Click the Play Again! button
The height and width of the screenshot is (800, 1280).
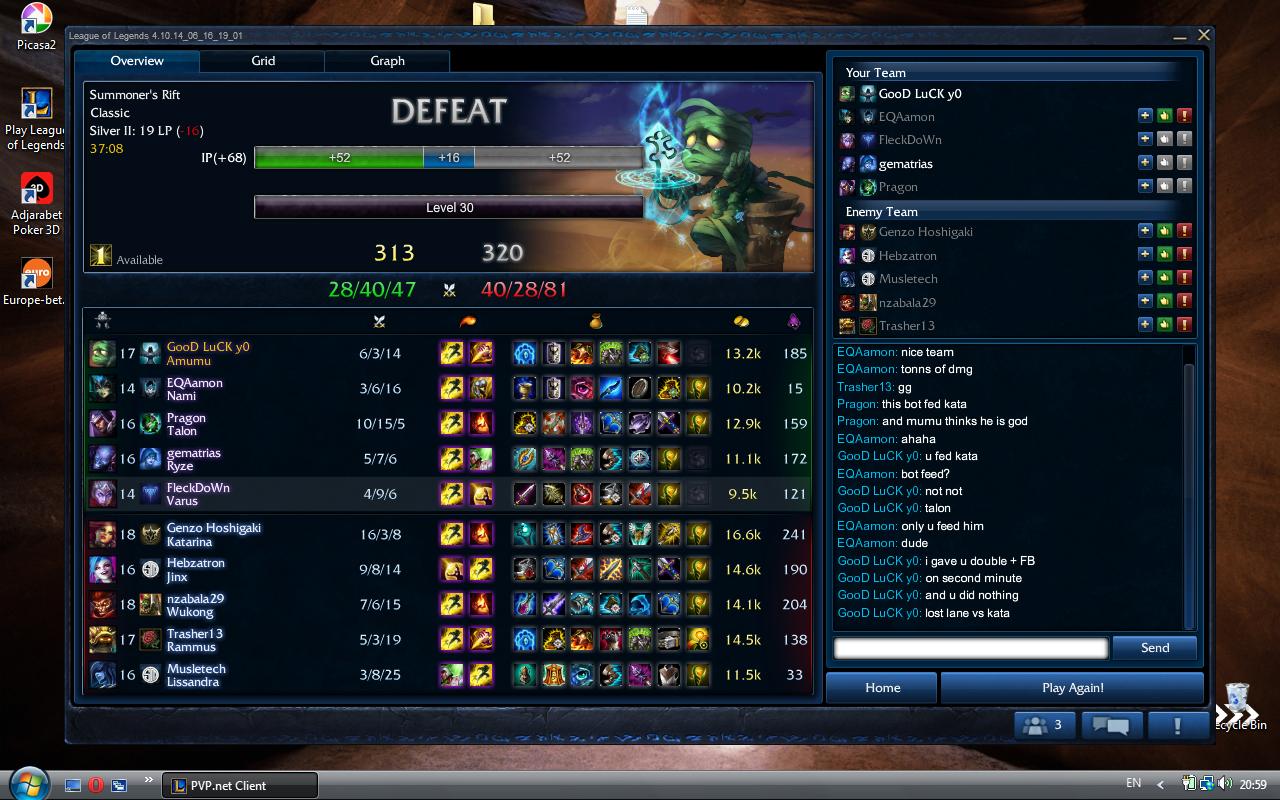pos(1072,688)
